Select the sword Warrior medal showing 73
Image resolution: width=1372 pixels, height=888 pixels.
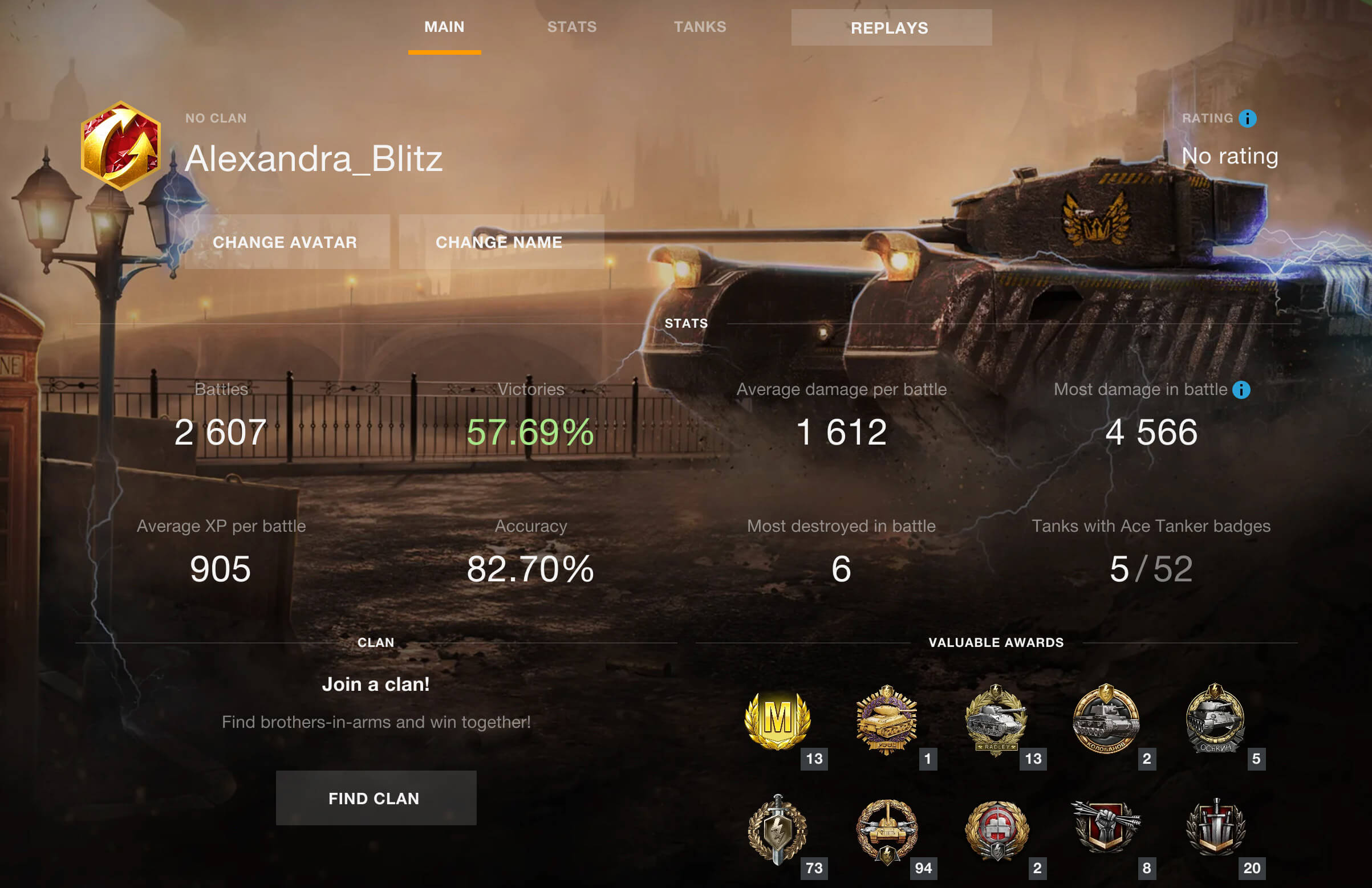tap(778, 830)
